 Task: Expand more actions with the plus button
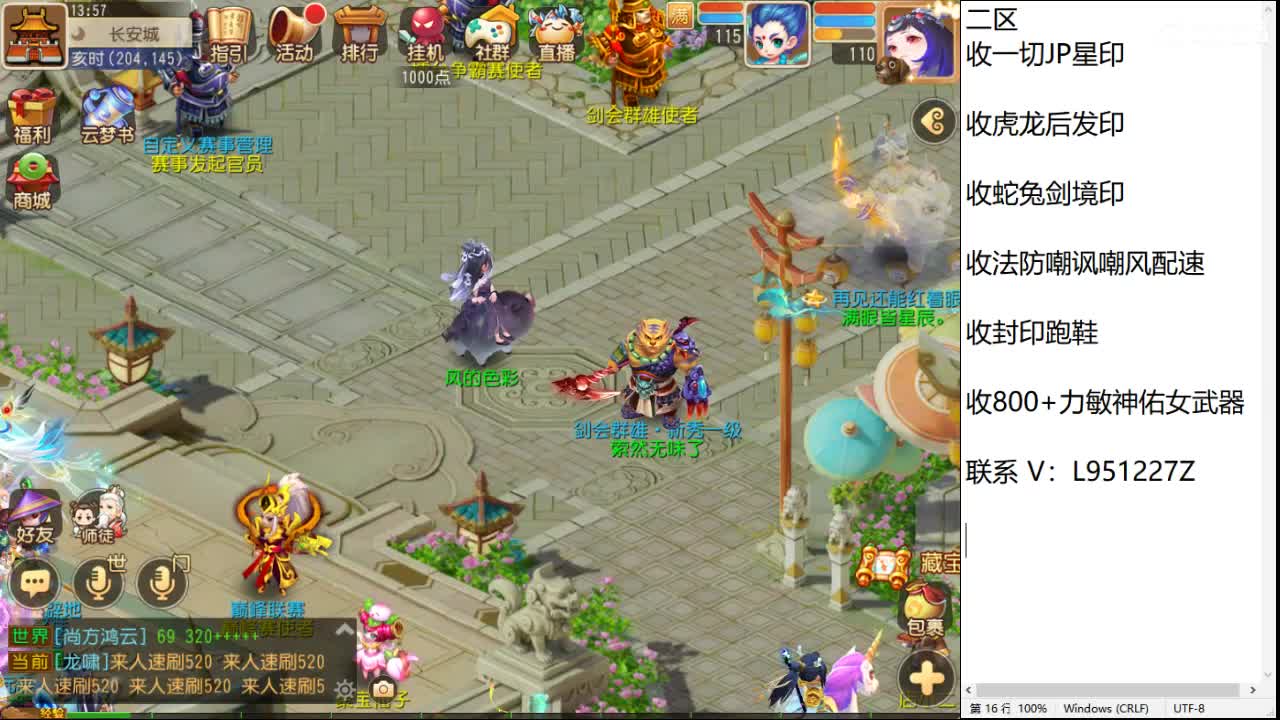coord(925,675)
